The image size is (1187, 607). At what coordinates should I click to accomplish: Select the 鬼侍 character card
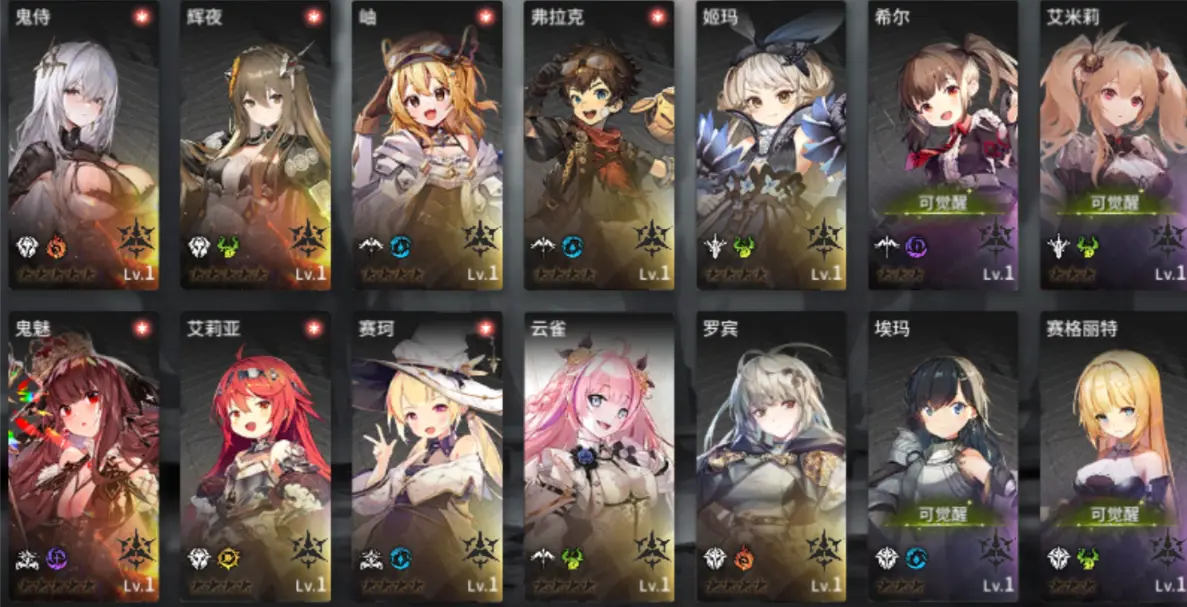pos(84,145)
